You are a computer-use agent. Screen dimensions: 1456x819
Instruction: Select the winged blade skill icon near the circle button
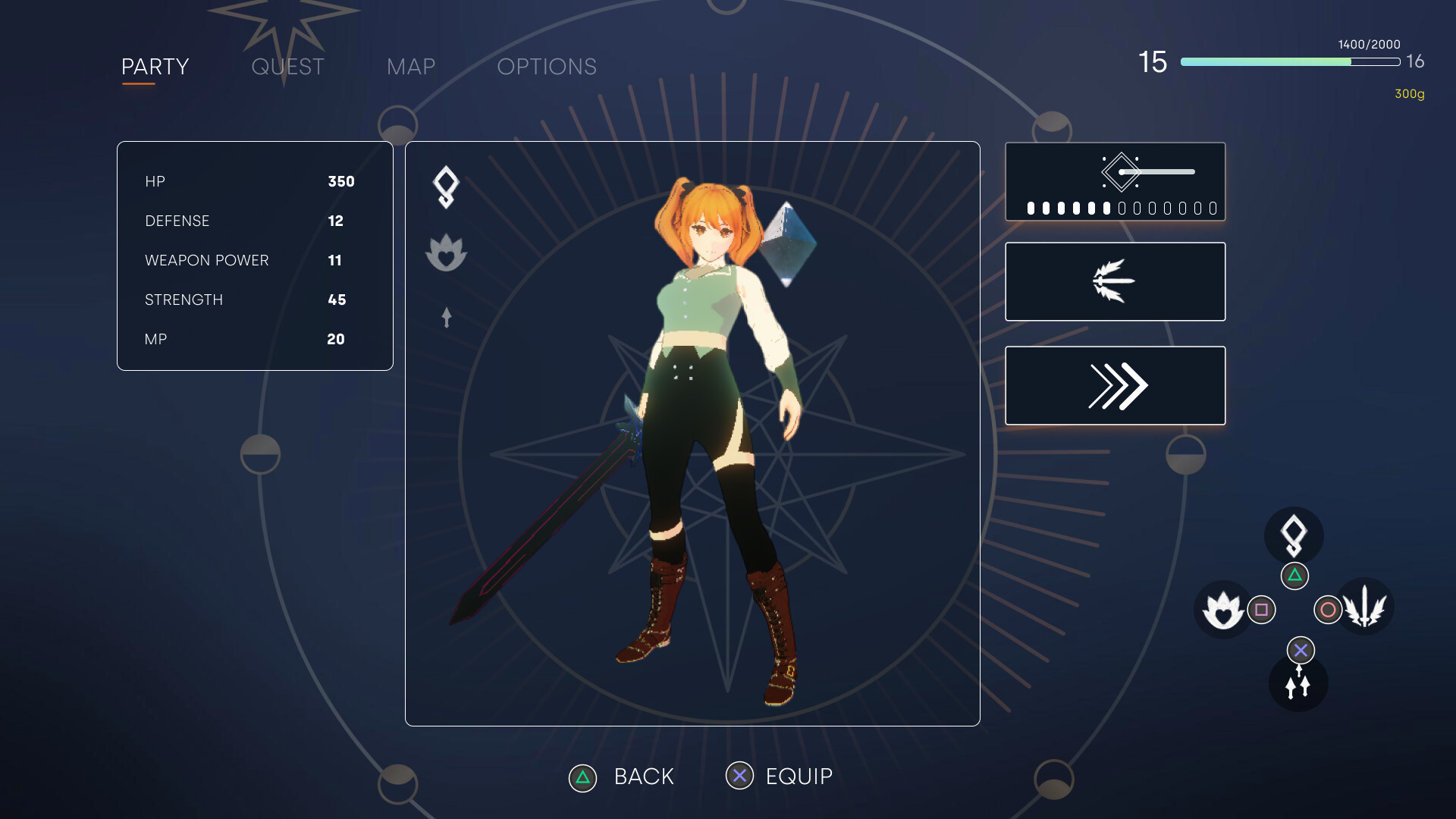coord(1367,607)
